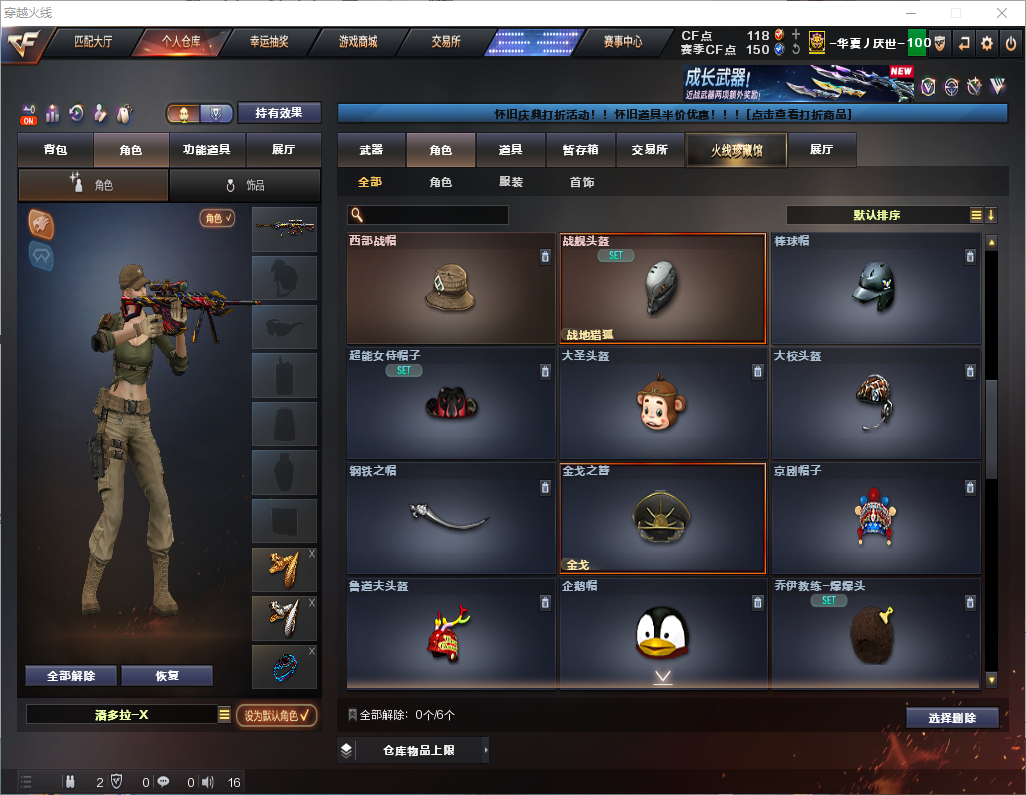
Task: Switch to the 饰品 accessories sub-tab
Action: 245,185
